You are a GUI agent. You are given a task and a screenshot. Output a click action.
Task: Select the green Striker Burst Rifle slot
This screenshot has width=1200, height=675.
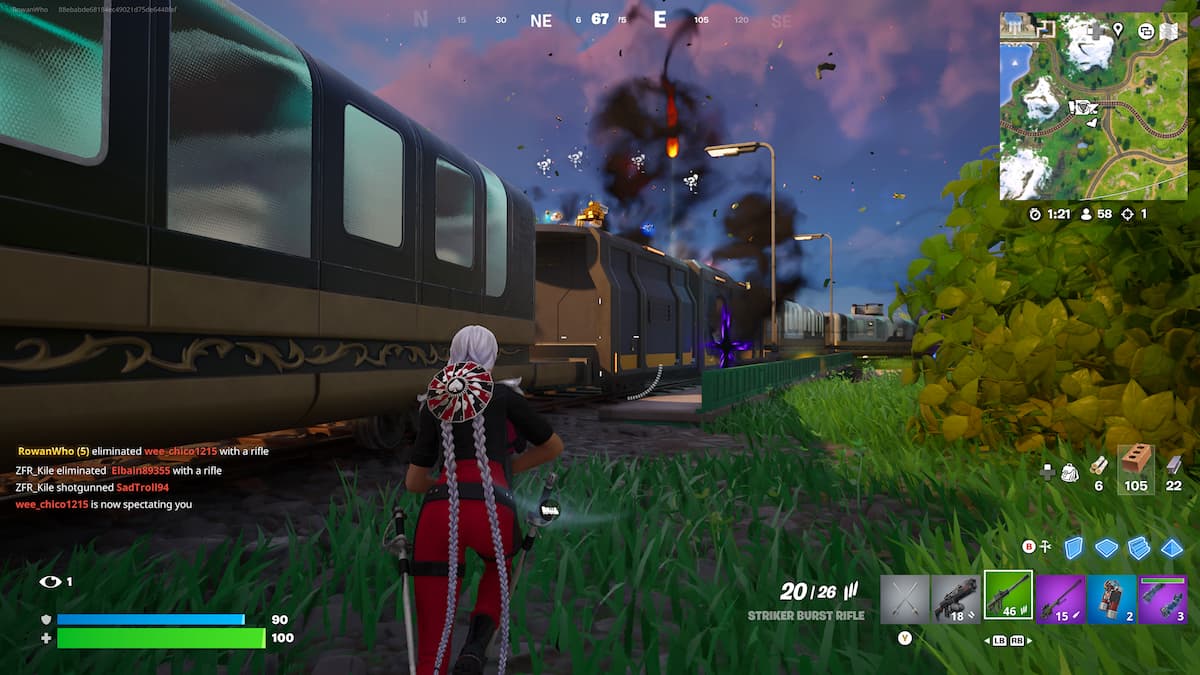1008,596
